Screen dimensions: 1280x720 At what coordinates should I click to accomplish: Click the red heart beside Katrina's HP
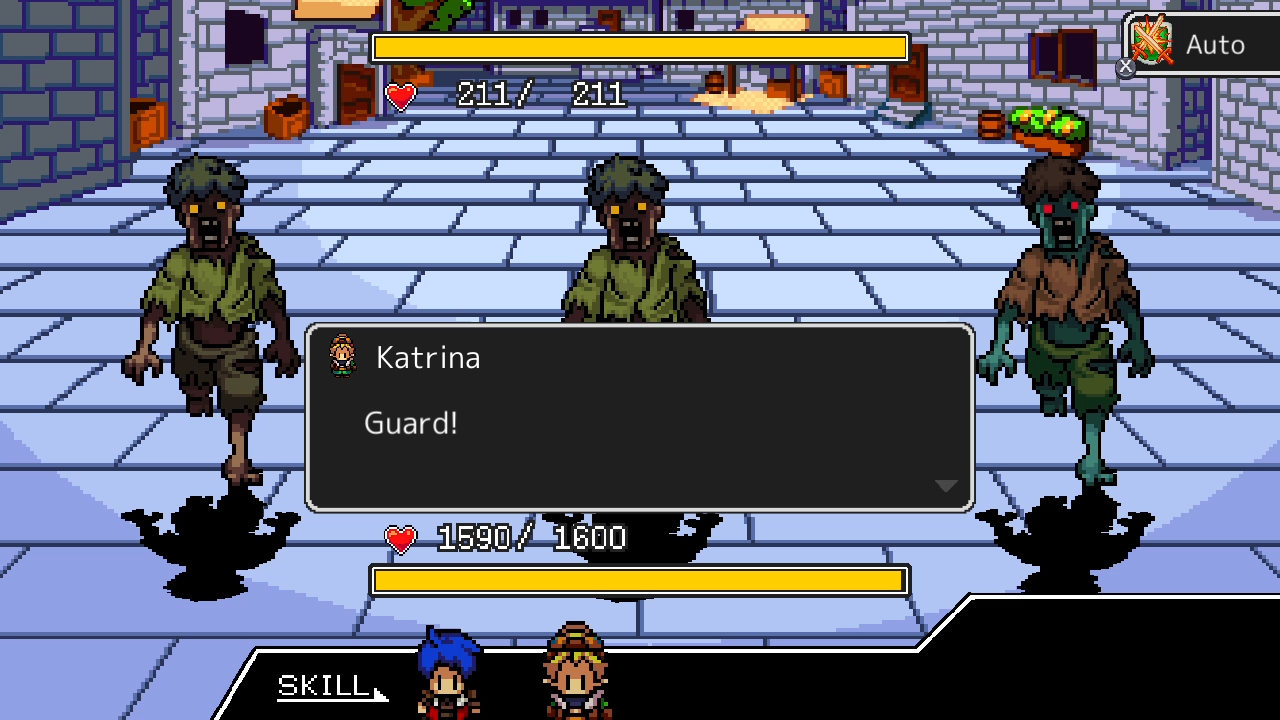point(399,537)
